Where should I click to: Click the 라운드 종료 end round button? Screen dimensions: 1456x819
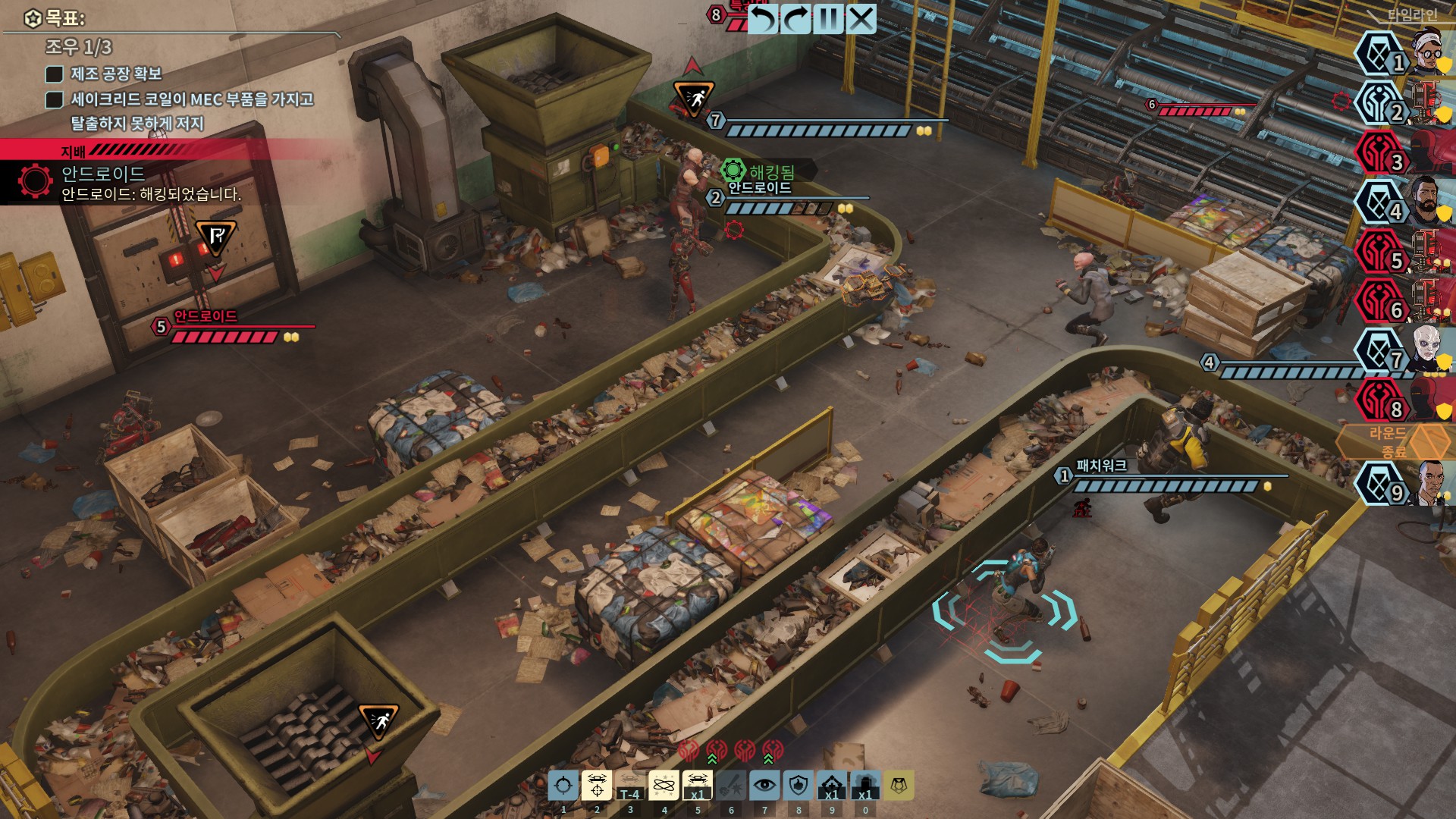1392,442
